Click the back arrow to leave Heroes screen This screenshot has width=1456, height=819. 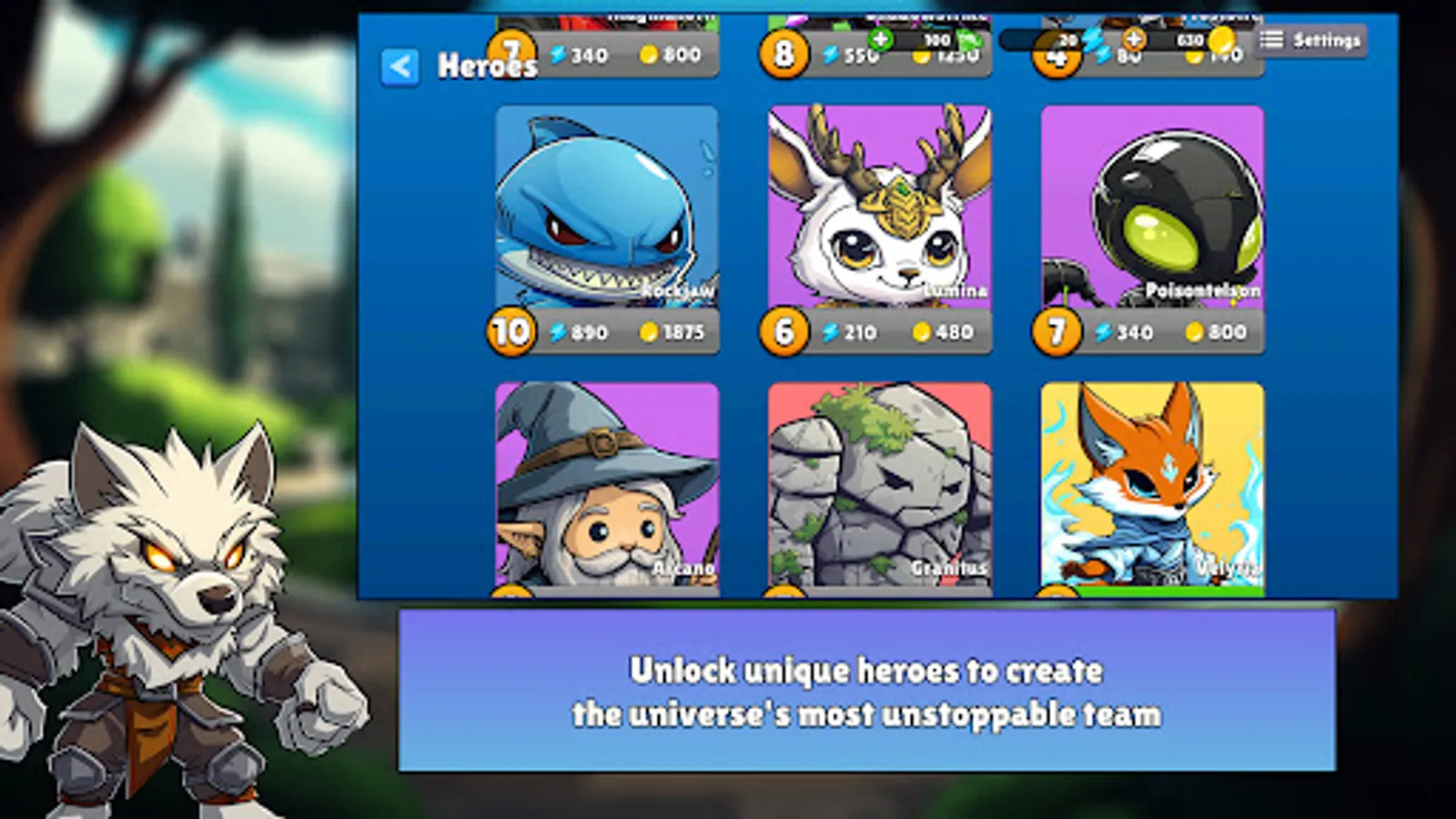(x=398, y=65)
